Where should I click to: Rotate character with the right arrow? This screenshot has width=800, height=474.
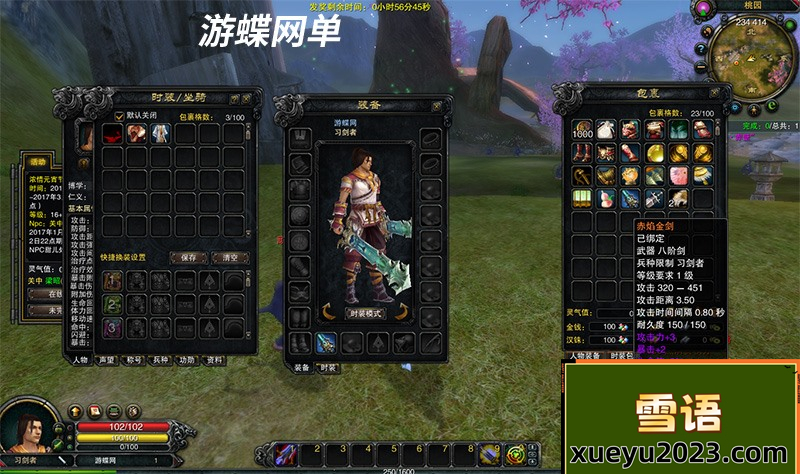tap(402, 311)
